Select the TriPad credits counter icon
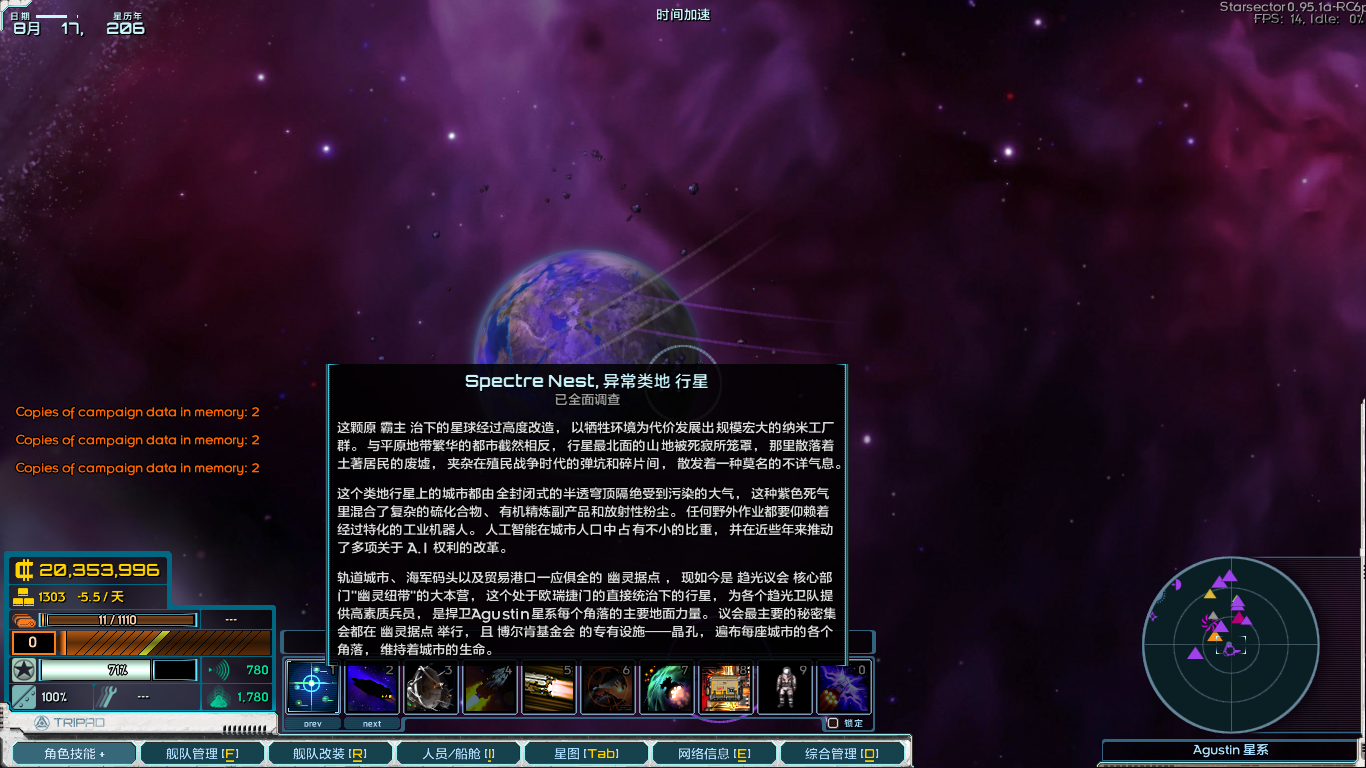 [x=24, y=570]
